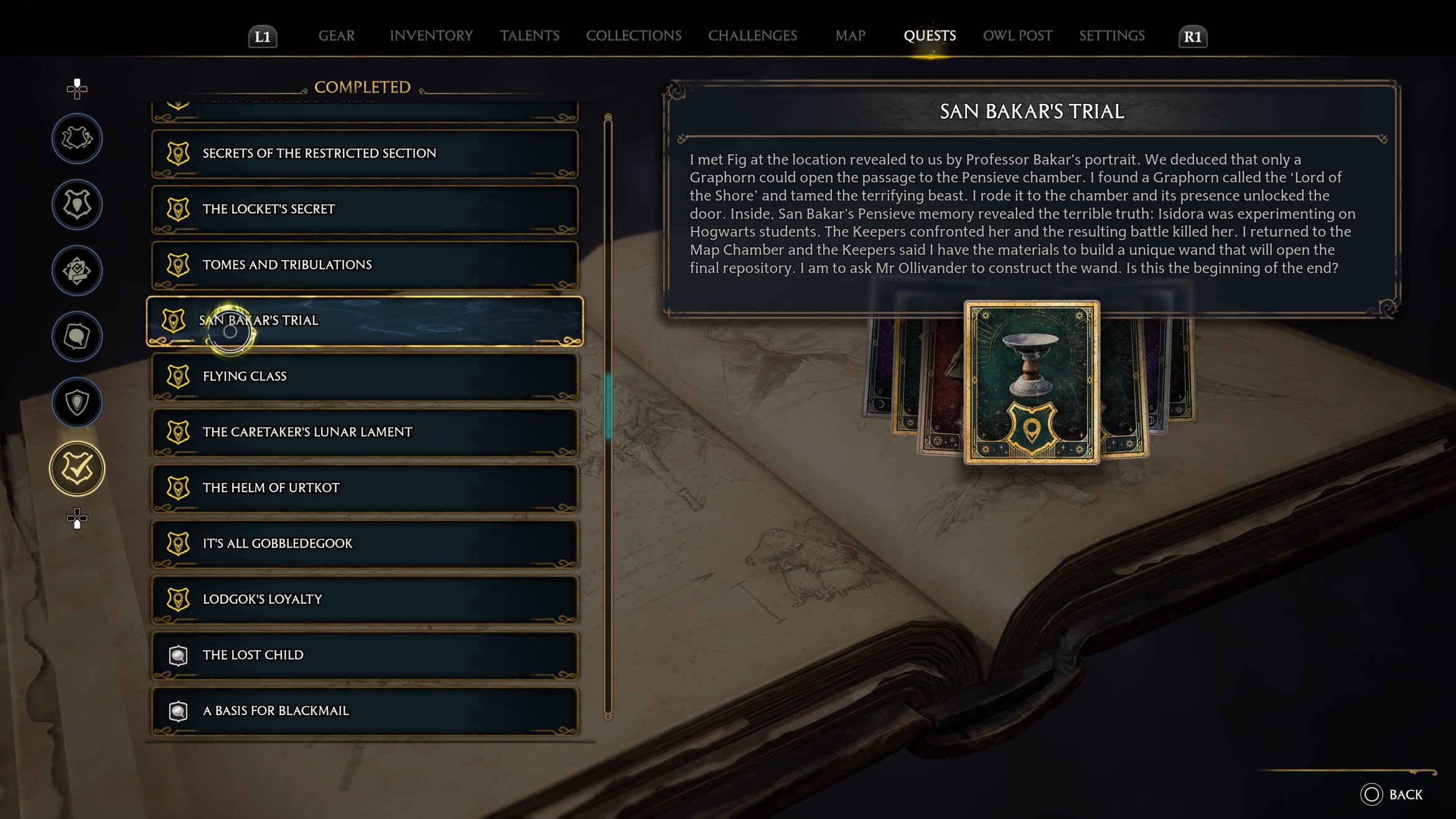The width and height of the screenshot is (1456, 819).
Task: Open the SETTINGS menu item
Action: coord(1111,35)
